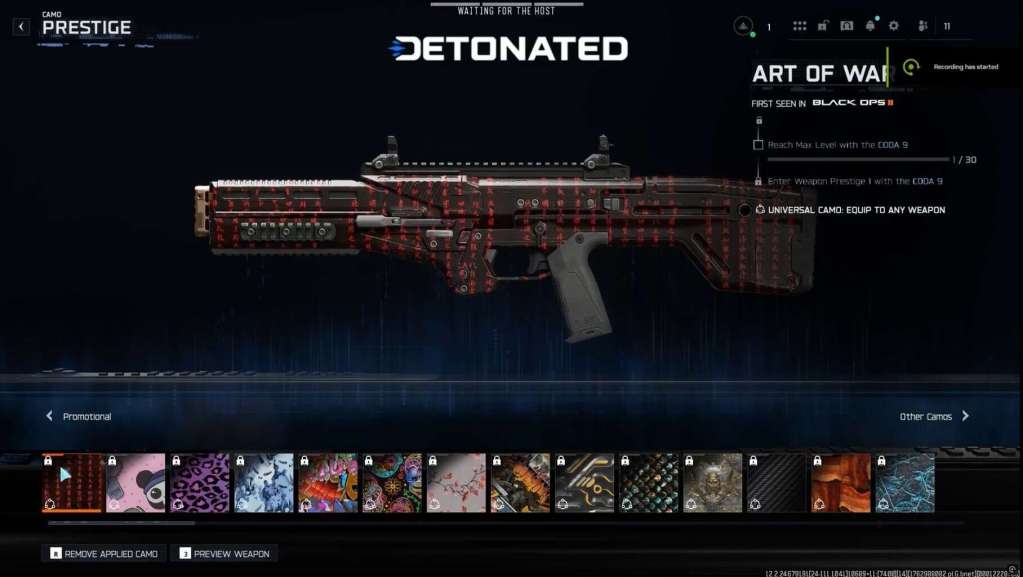Pick the cyan cracked ice camo
This screenshot has height=577, width=1023.
[x=905, y=483]
